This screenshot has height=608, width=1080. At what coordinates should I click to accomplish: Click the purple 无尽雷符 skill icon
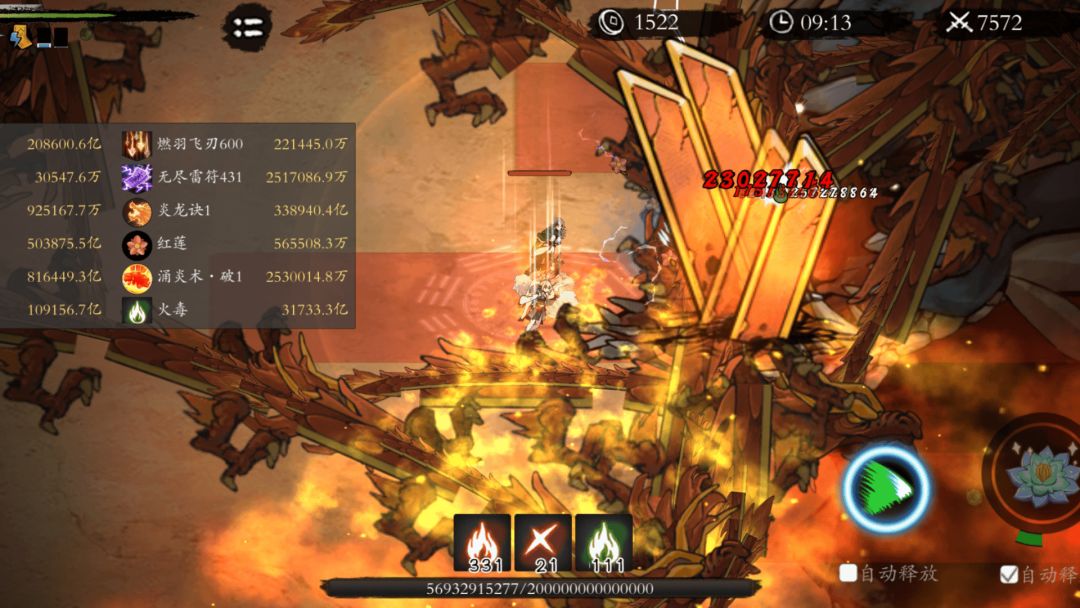(x=137, y=177)
